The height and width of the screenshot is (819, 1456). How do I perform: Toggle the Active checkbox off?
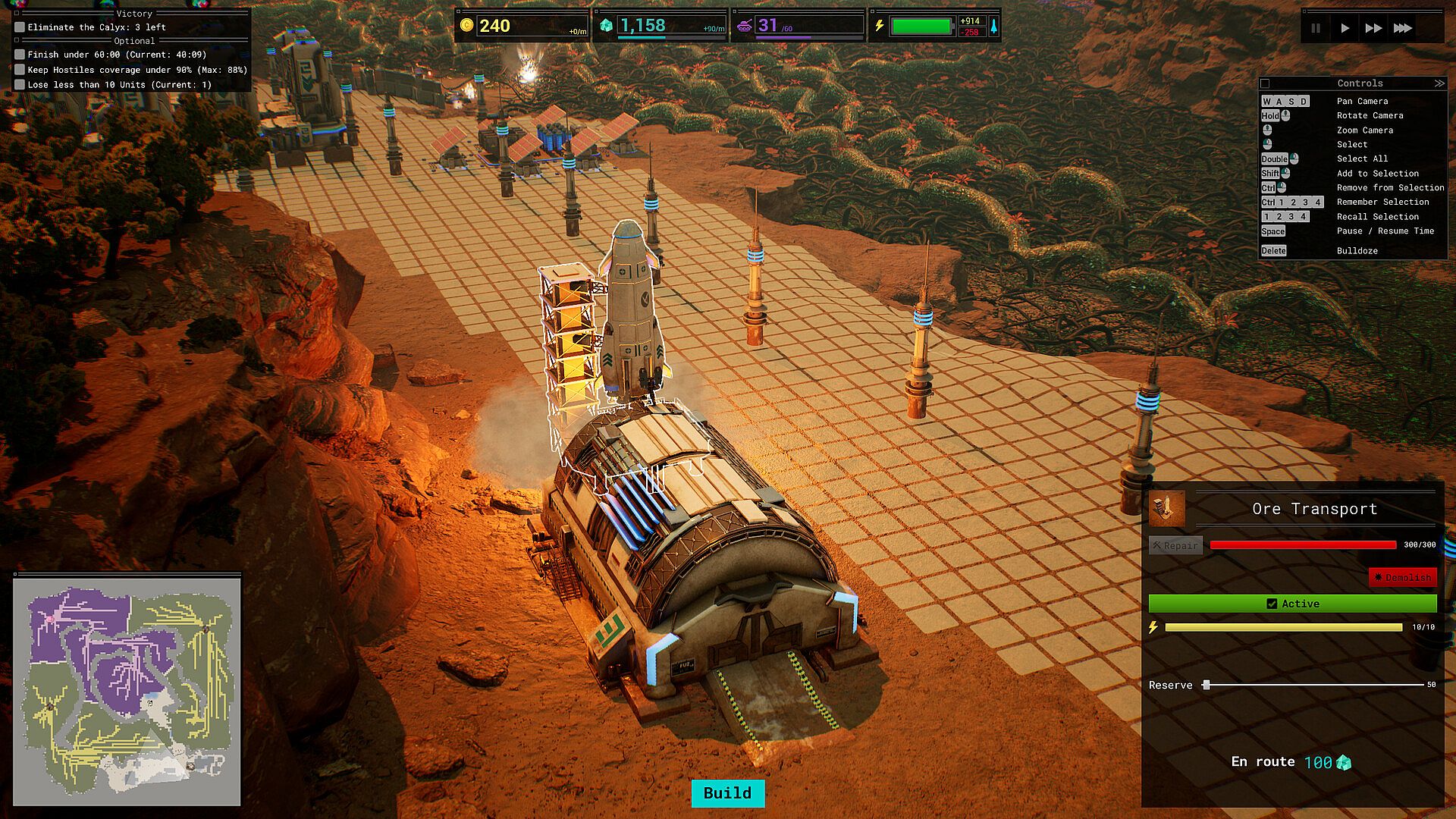pyautogui.click(x=1272, y=604)
